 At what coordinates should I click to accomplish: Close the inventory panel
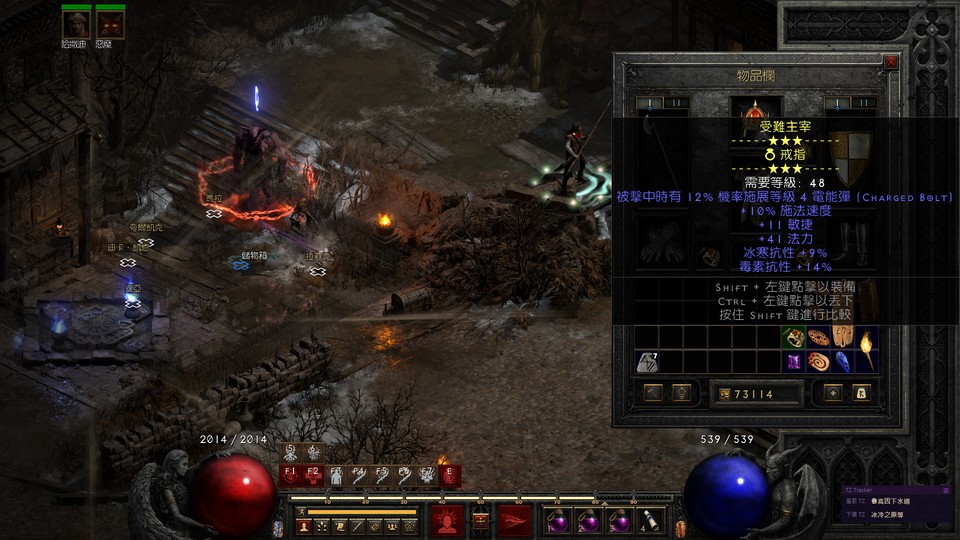[891, 62]
